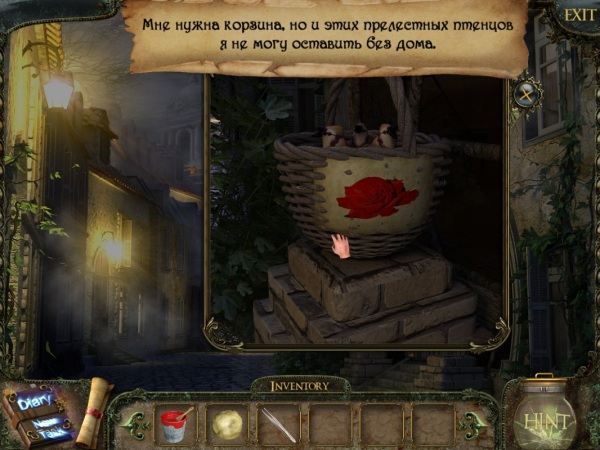The image size is (600, 450).
Task: Pick the round golden item from inventory
Action: 227,424
